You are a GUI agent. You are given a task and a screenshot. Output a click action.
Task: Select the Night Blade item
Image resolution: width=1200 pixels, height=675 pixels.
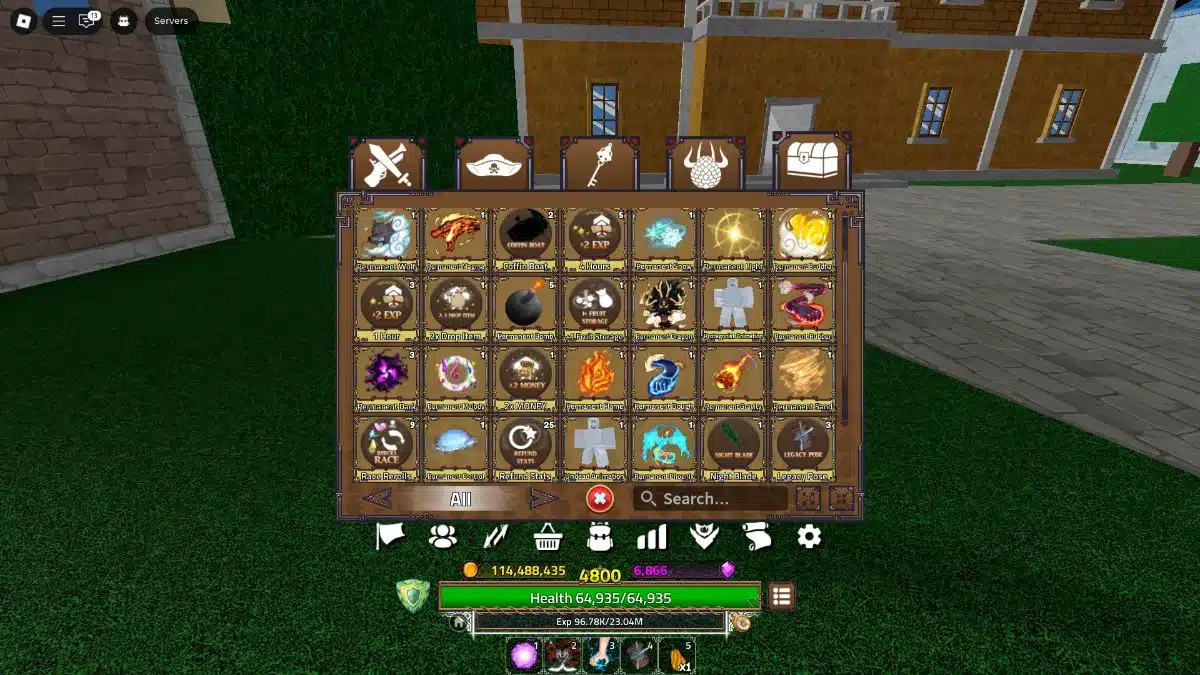tap(735, 446)
